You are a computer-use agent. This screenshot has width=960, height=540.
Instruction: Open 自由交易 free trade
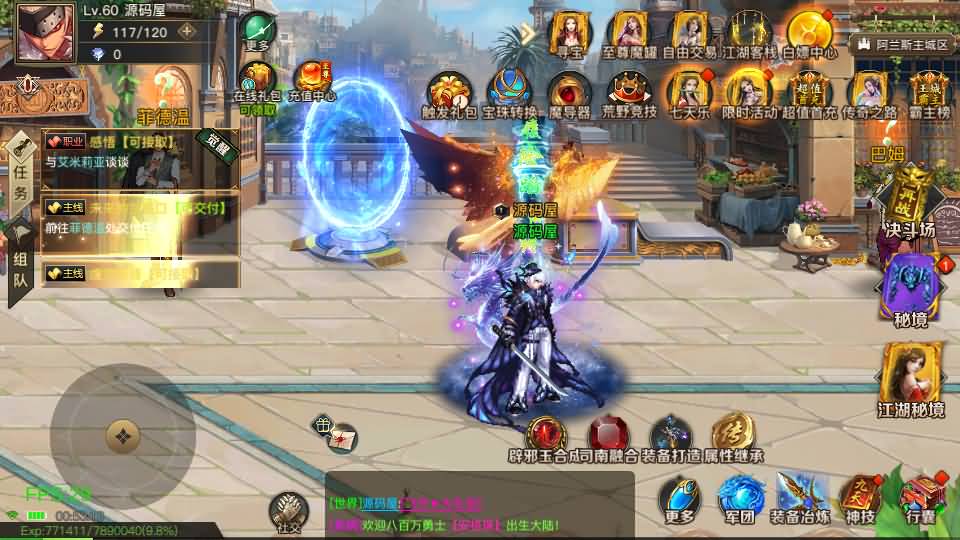tap(688, 36)
